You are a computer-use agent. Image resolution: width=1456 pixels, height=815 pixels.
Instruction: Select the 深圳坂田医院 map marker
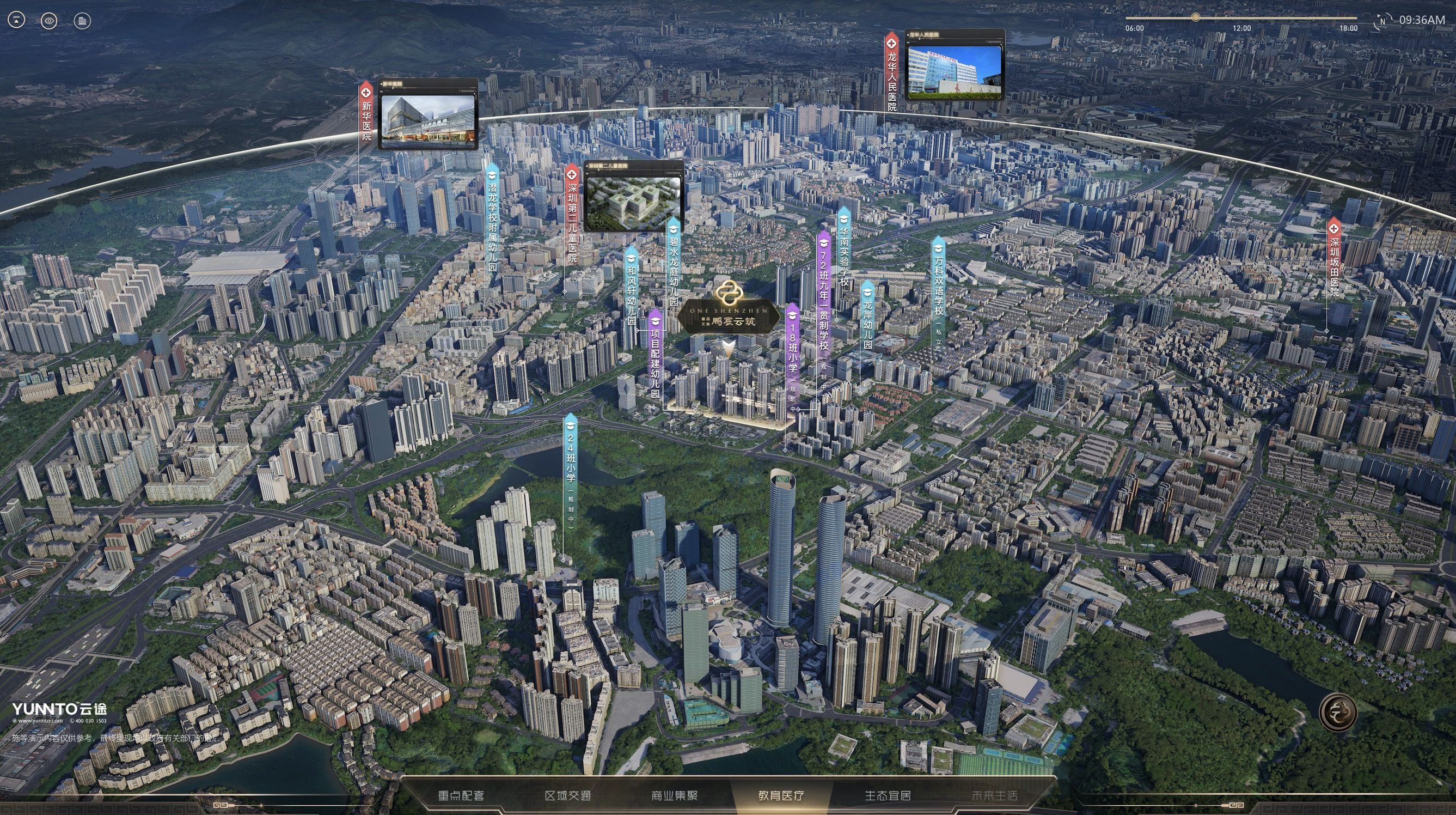click(x=1335, y=257)
